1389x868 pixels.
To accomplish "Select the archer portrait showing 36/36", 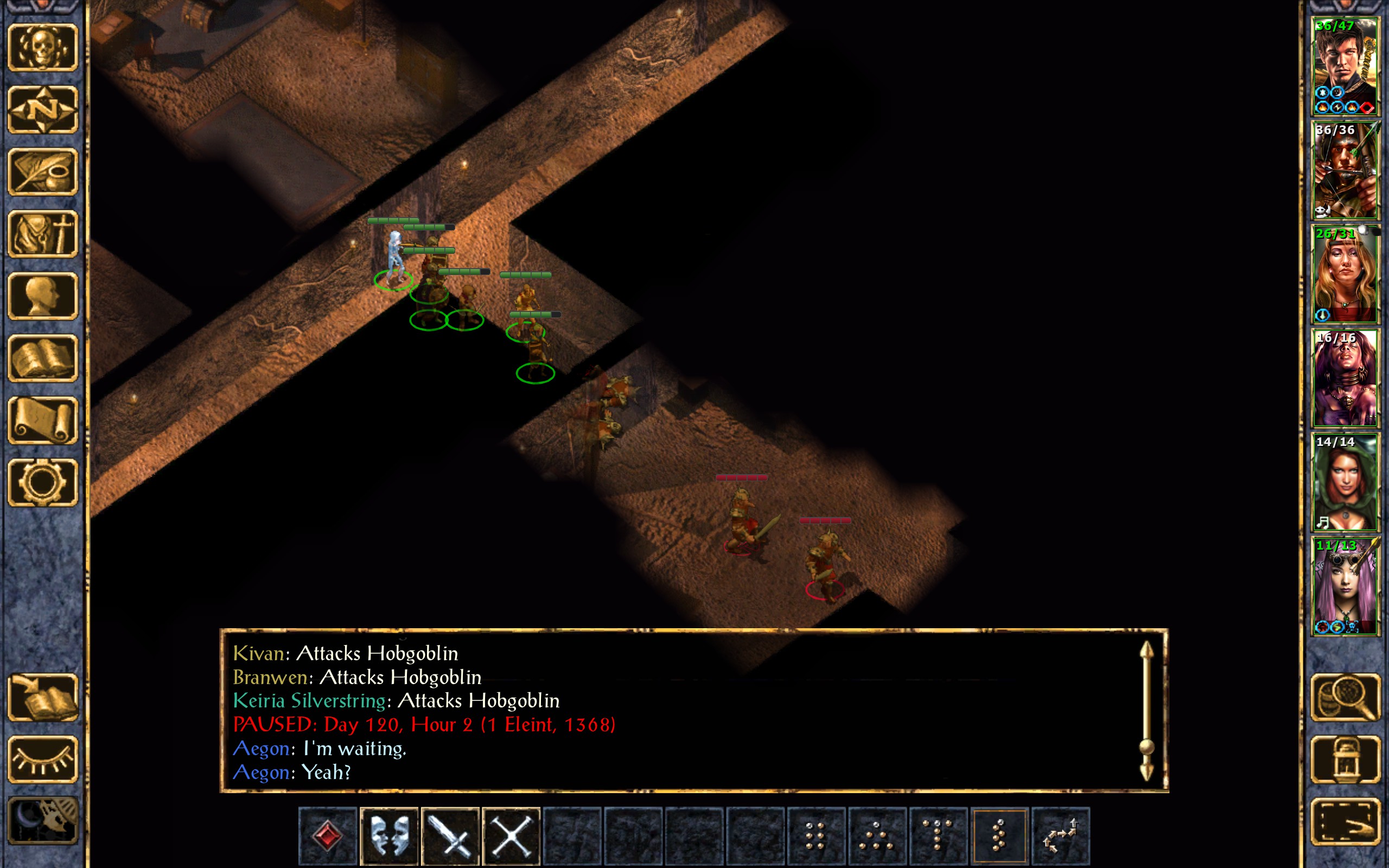I will (x=1345, y=170).
